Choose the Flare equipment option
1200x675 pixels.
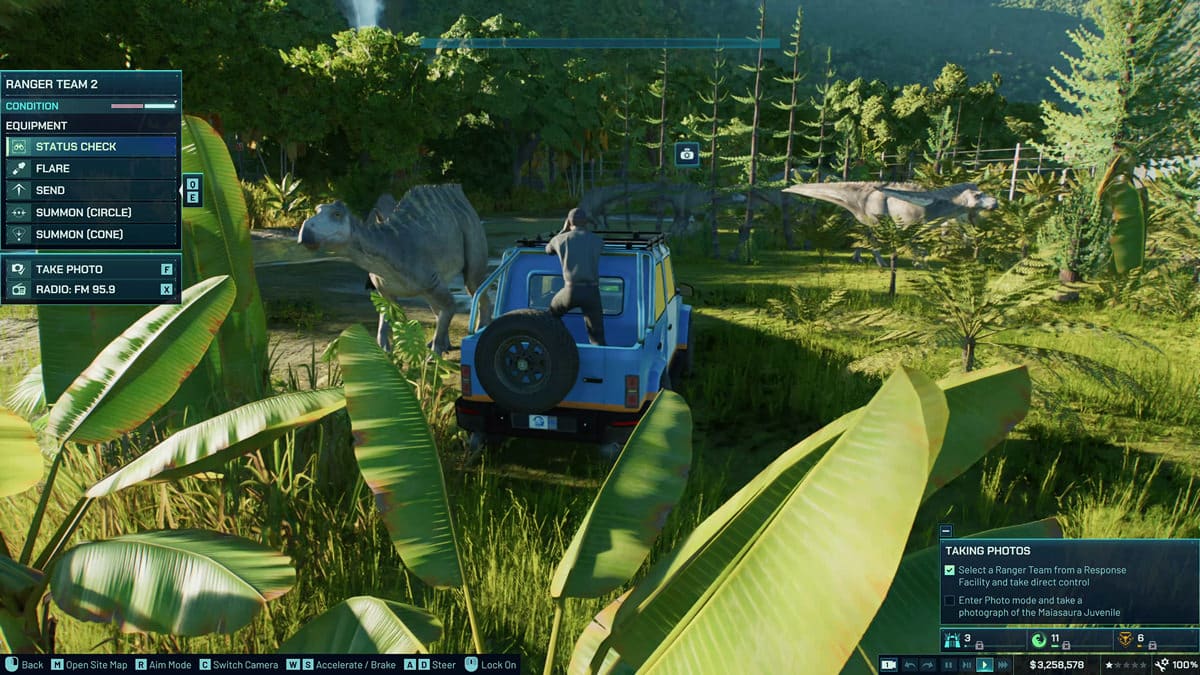(x=91, y=169)
